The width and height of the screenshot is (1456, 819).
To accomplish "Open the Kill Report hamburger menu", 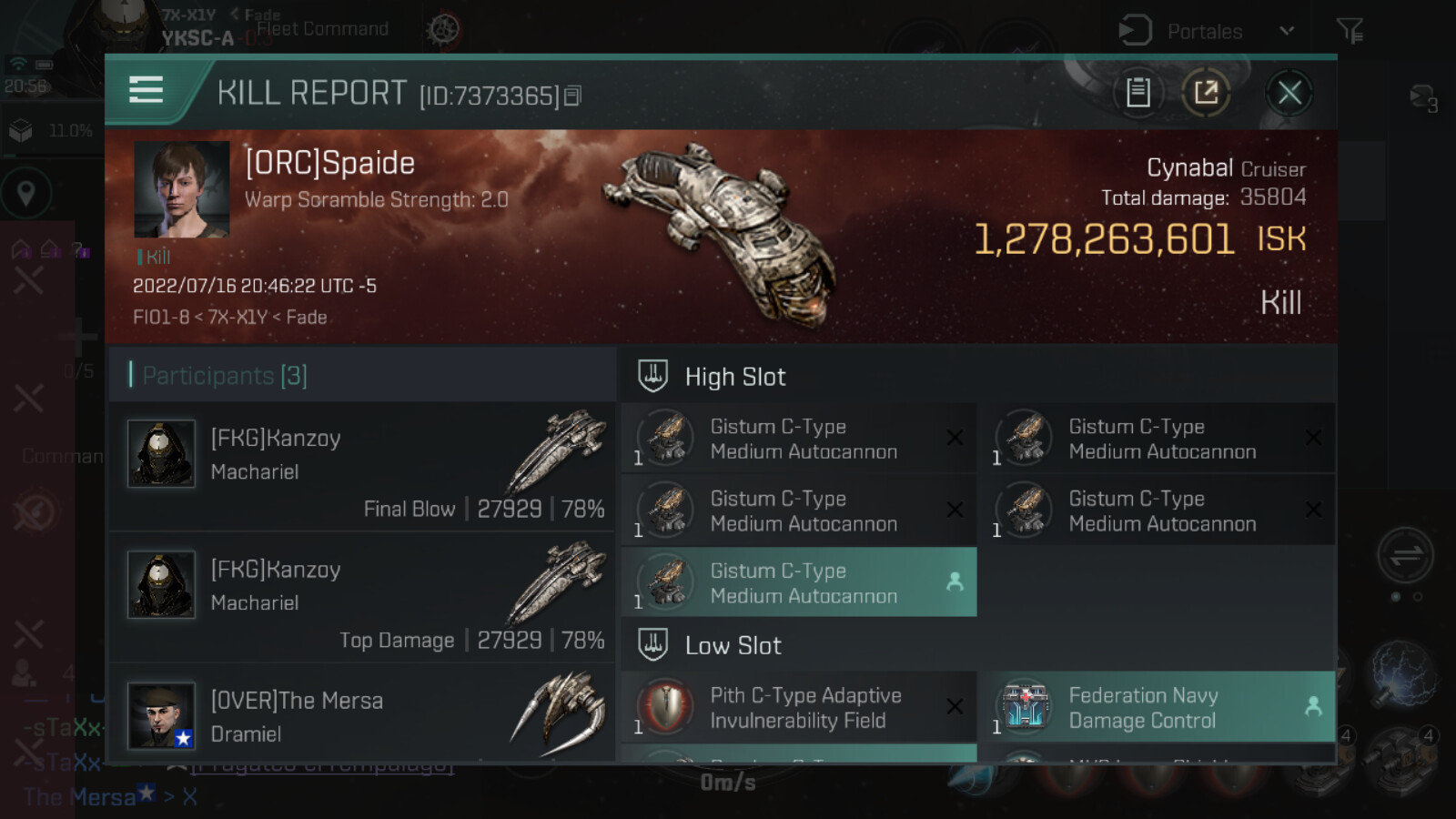I will 147,90.
